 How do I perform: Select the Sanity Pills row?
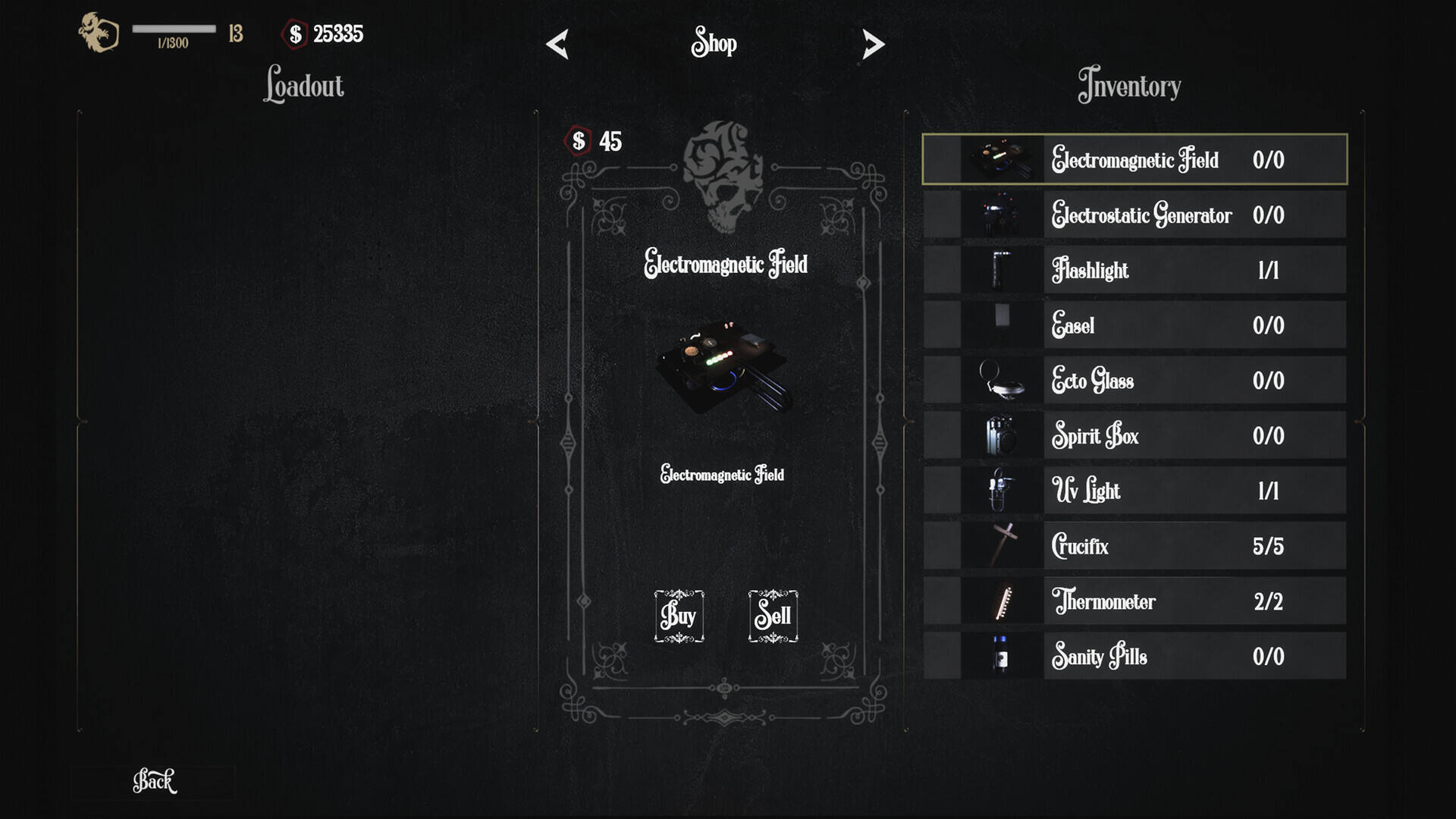(x=1134, y=657)
